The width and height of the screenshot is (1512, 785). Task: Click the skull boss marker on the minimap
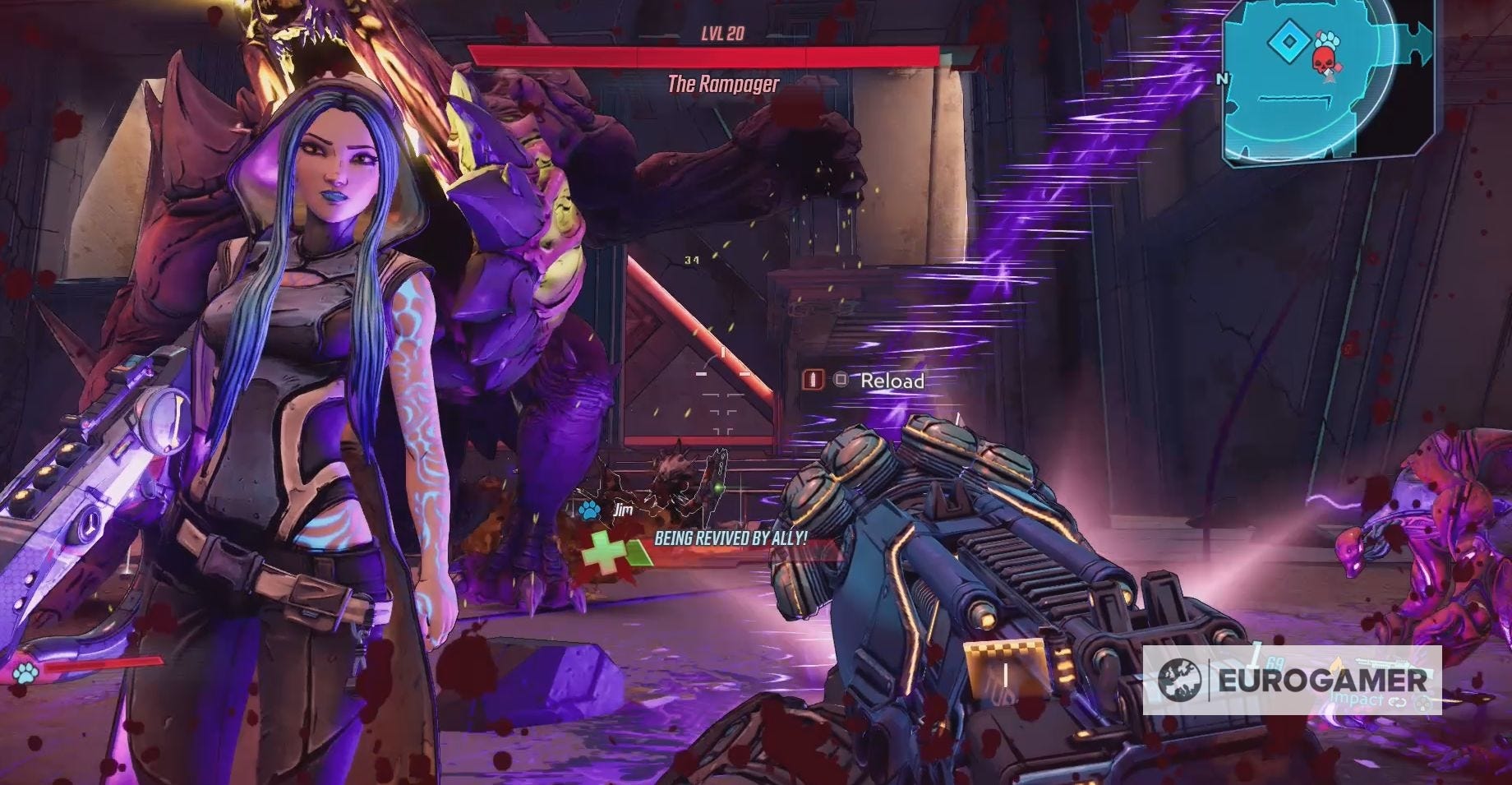(1324, 60)
